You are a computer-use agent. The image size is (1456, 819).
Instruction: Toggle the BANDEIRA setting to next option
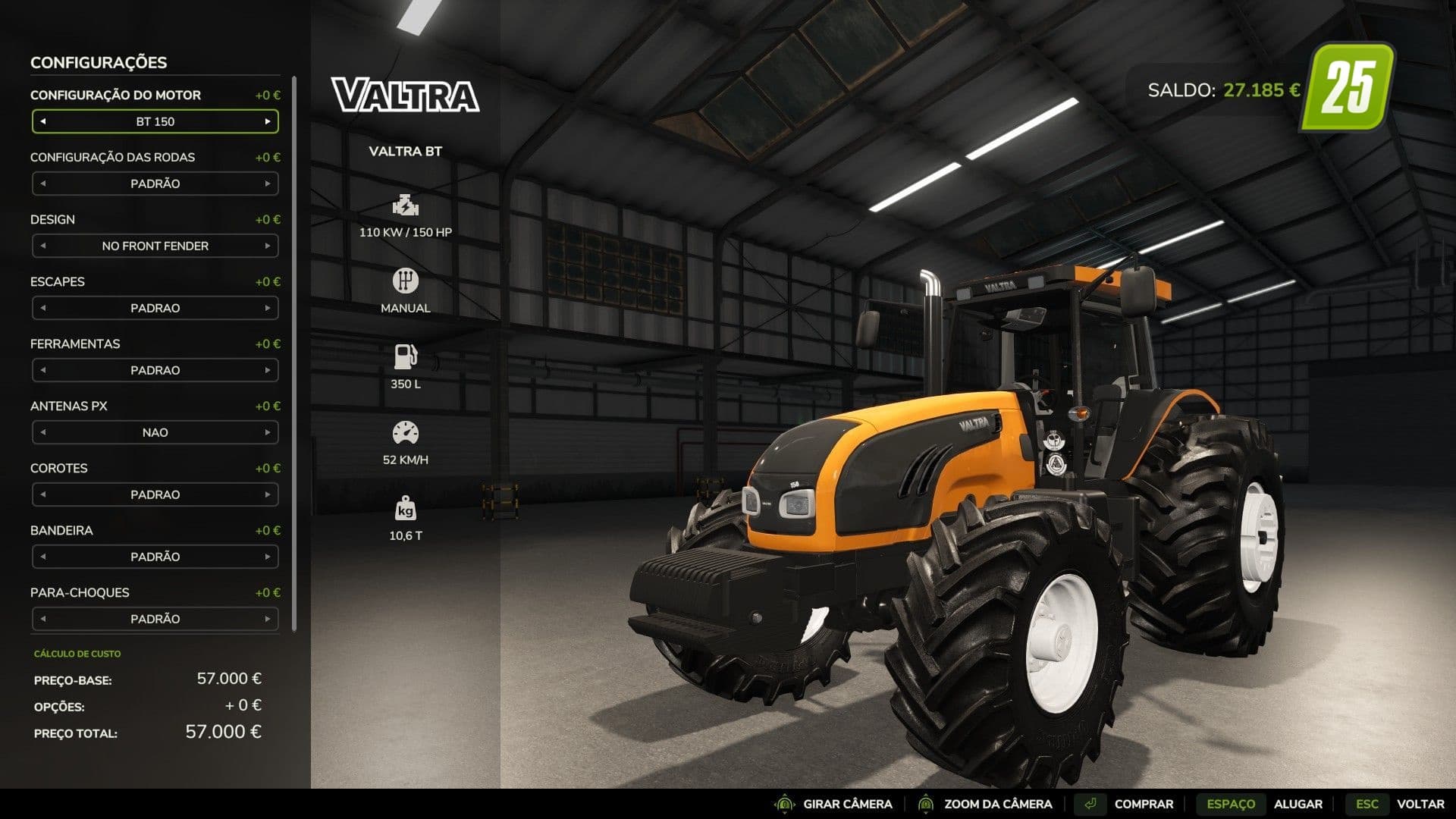(x=269, y=557)
